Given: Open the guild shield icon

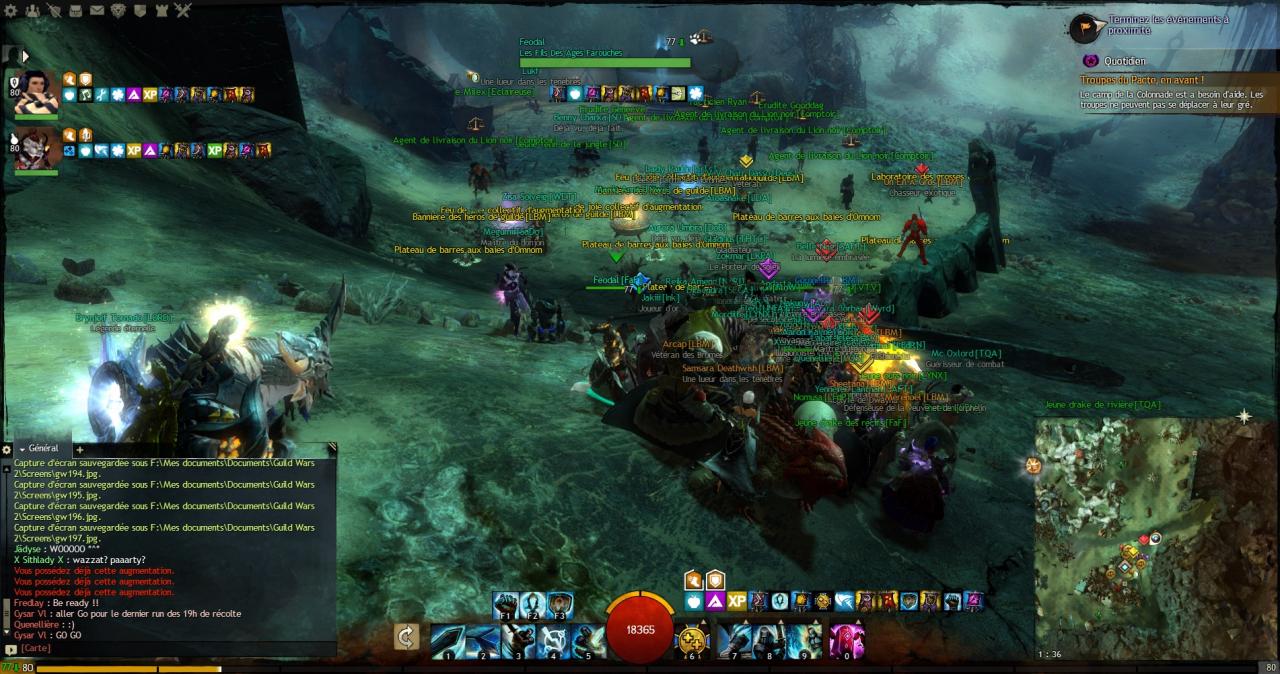Looking at the screenshot, I should (x=139, y=11).
